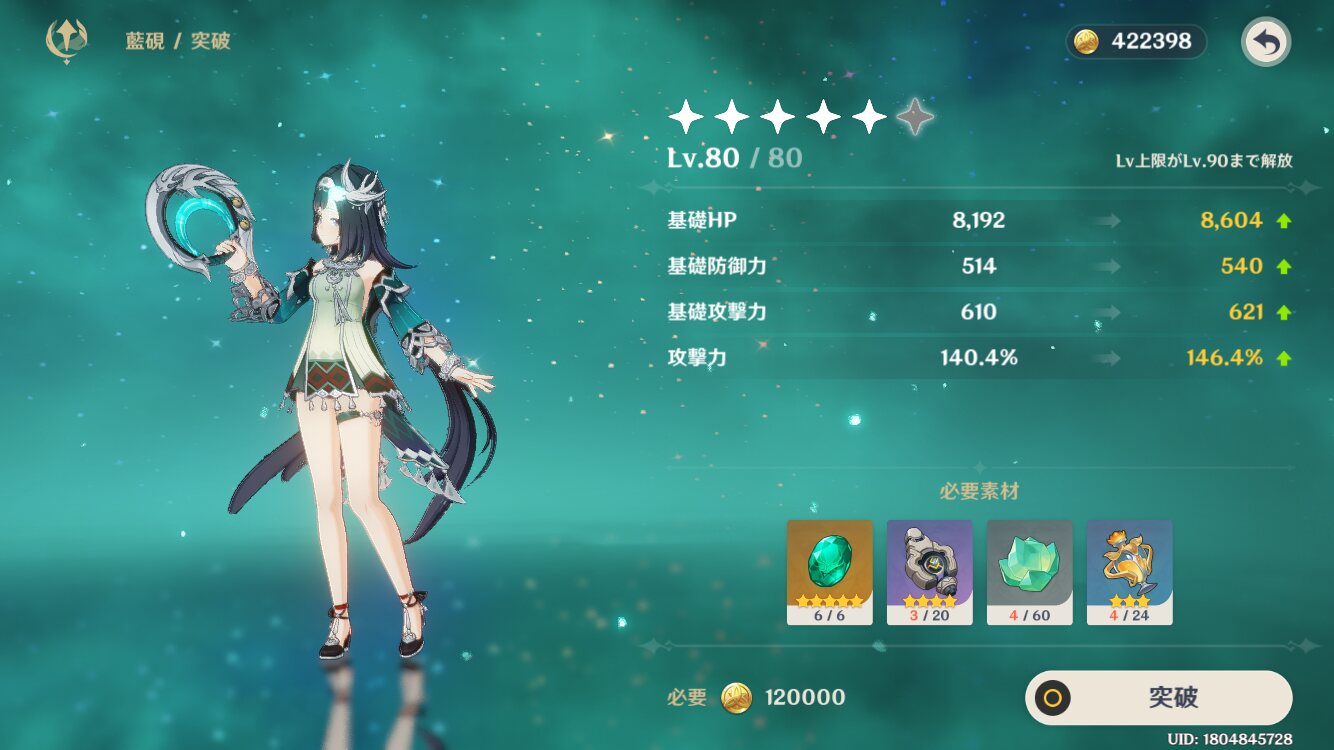This screenshot has width=1334, height=750.
Task: Inspect the golden ornament material slot
Action: 1129,571
